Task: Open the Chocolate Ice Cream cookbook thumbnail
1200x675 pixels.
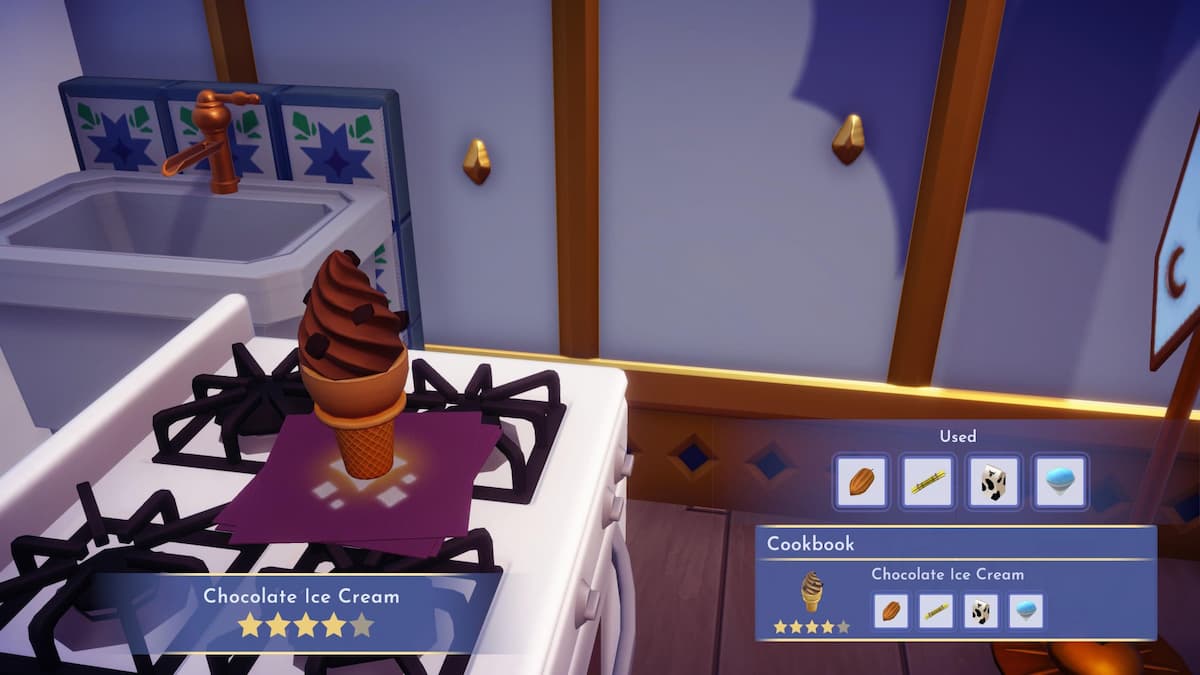Action: pos(811,594)
